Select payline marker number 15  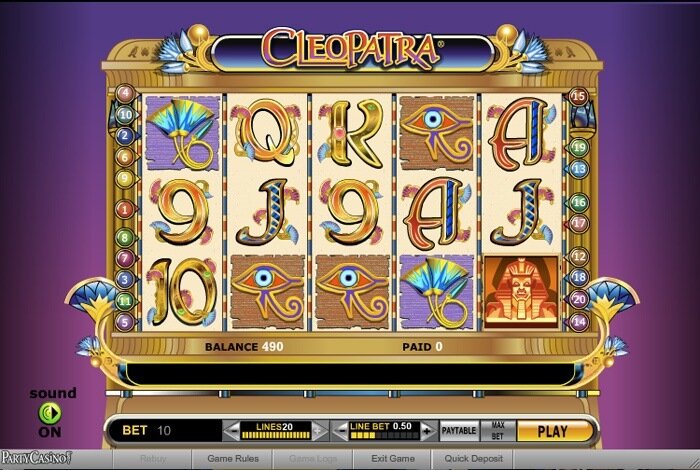tap(577, 96)
